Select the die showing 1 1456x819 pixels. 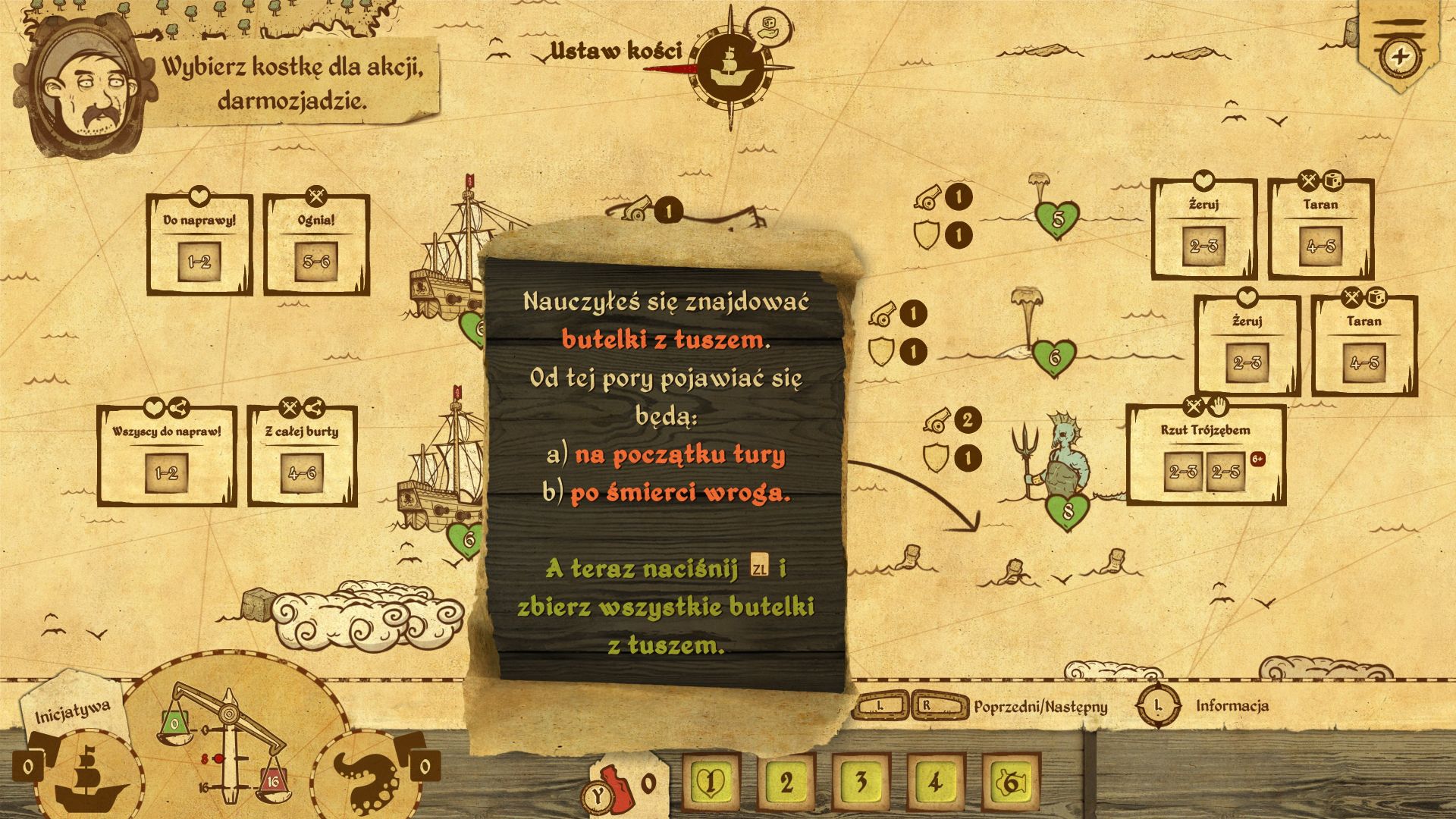(711, 781)
